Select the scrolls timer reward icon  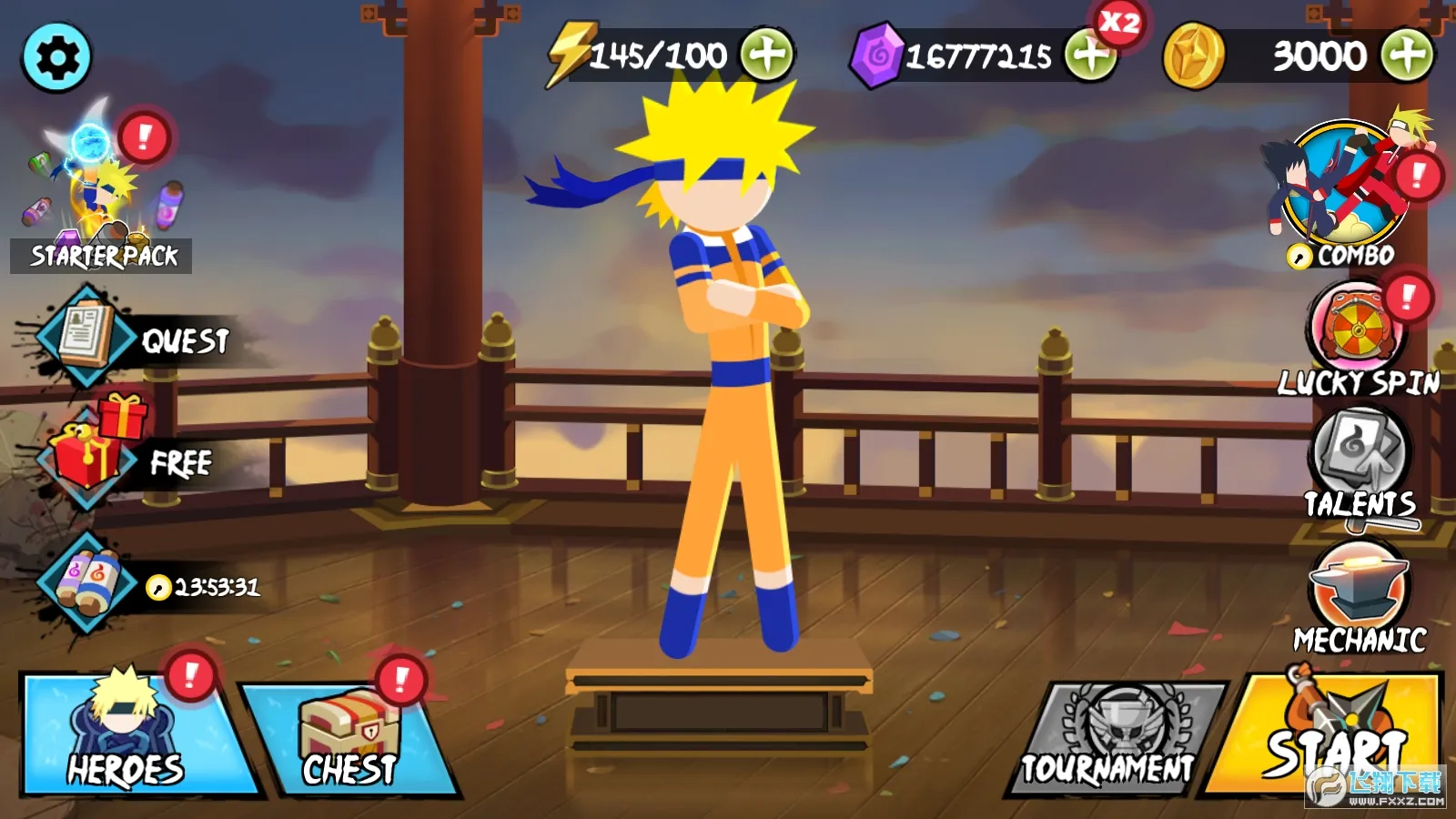pos(86,582)
